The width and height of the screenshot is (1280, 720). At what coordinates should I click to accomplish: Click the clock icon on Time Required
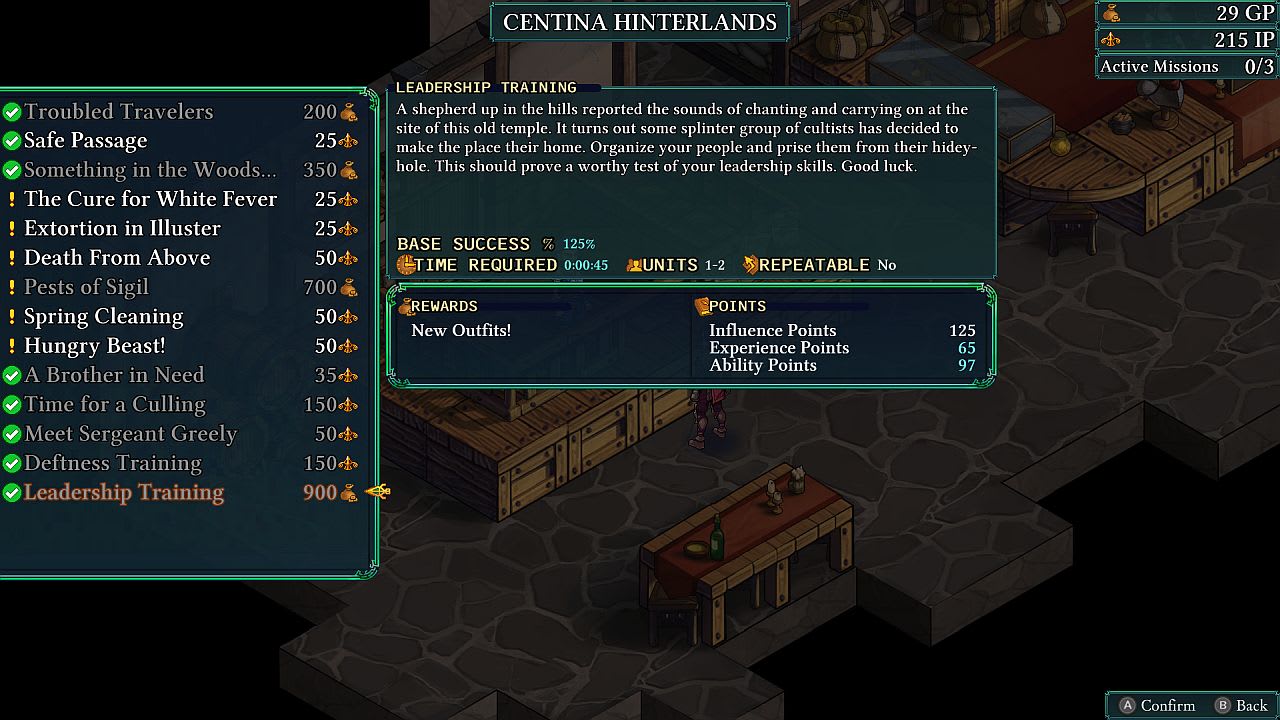pos(405,265)
